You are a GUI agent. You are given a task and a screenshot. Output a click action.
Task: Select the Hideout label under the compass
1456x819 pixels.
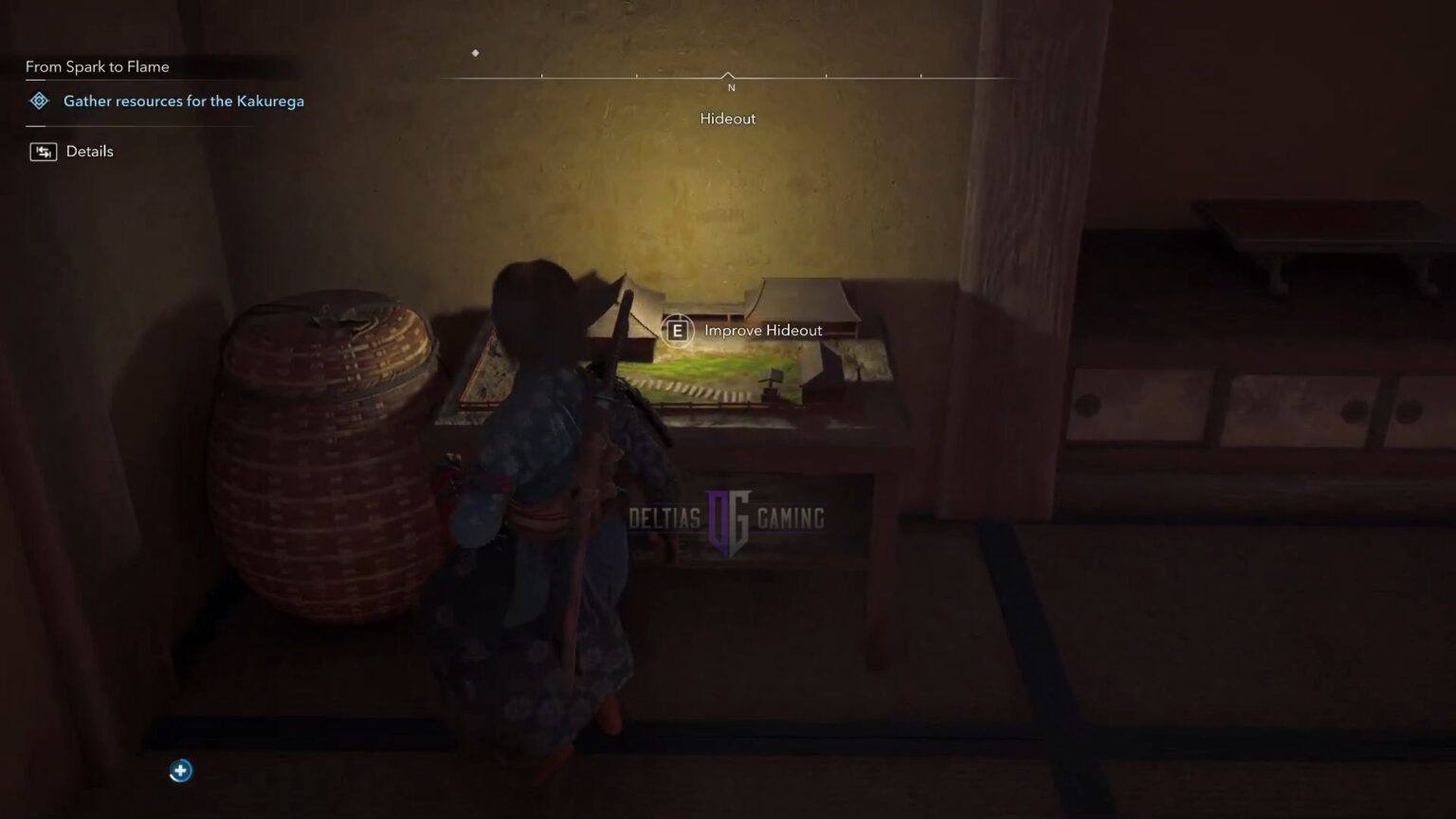tap(726, 118)
